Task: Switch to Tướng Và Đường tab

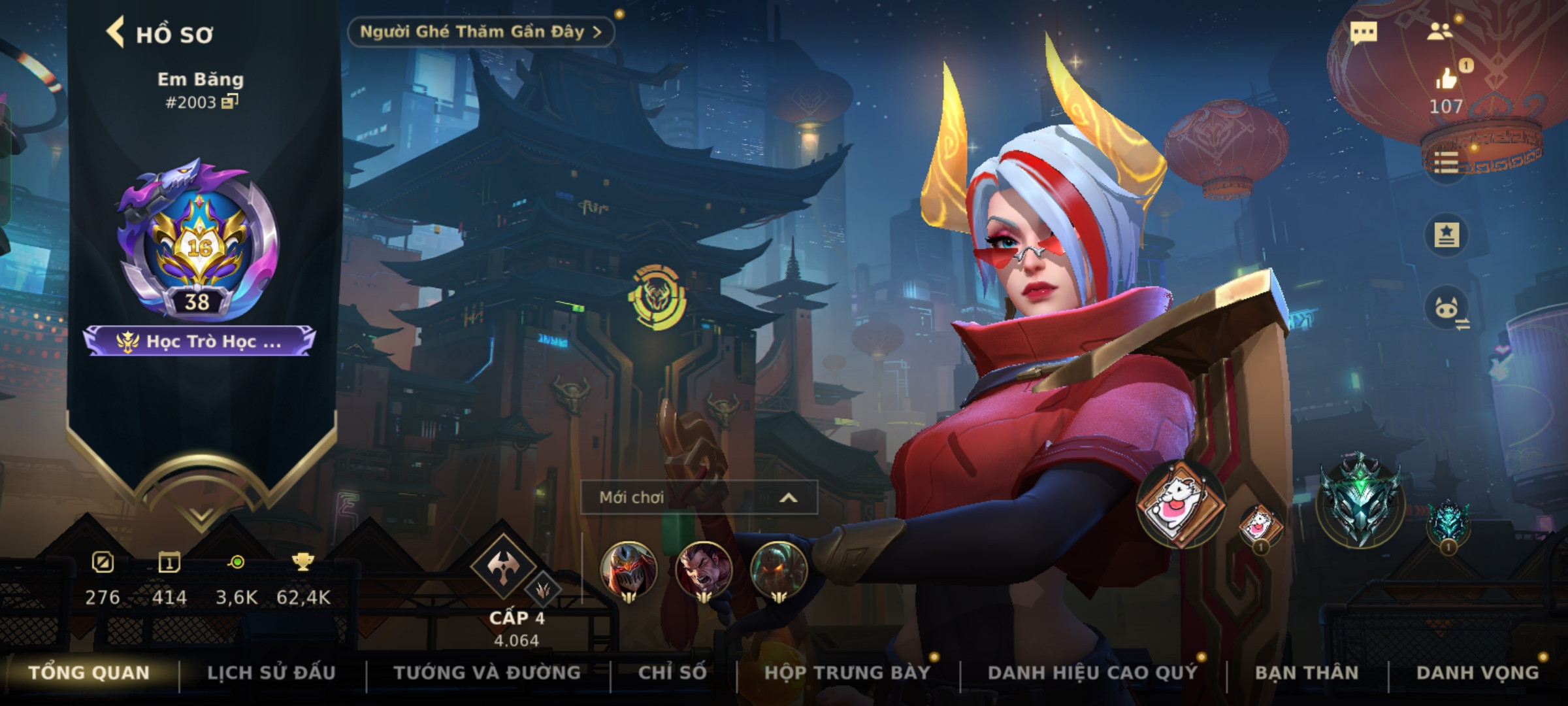Action: tap(487, 673)
